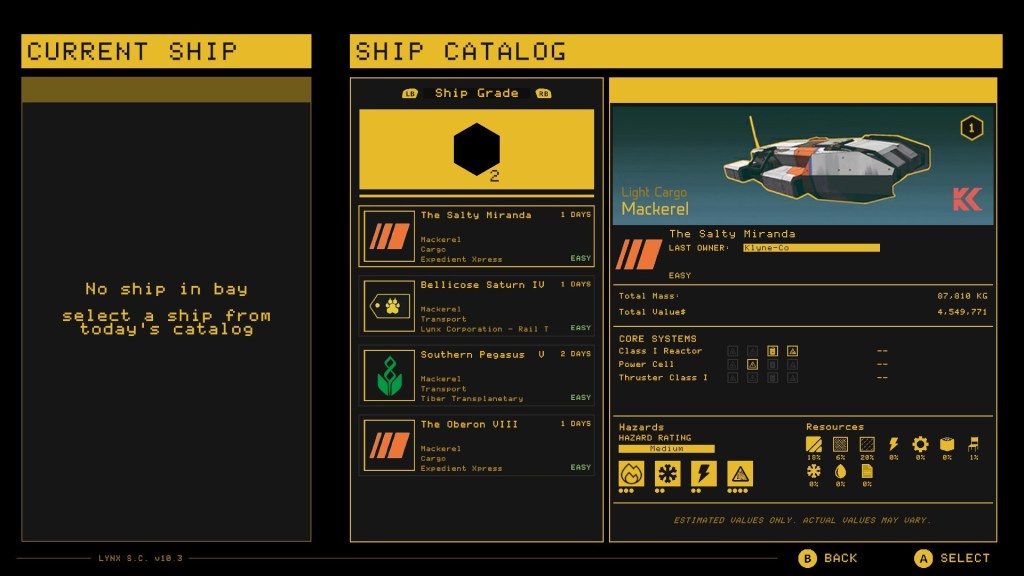Click the snowflake cold hazard icon

point(668,473)
